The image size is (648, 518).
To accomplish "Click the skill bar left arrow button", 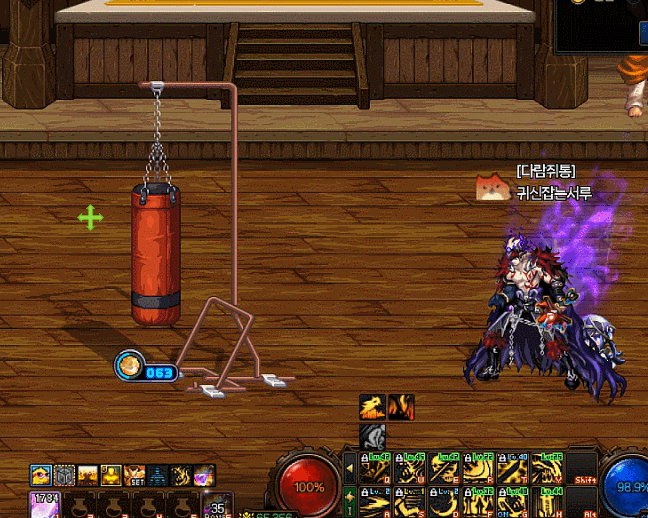I will click(x=349, y=468).
